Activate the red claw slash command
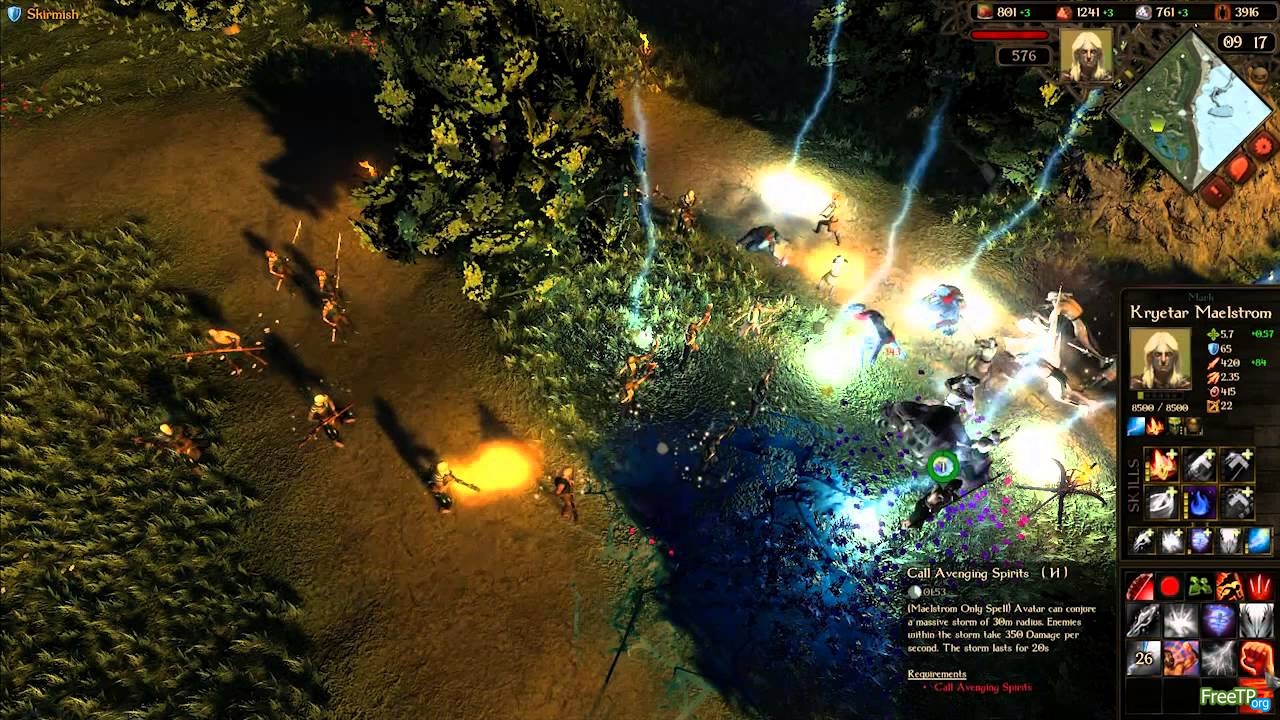This screenshot has width=1280, height=720. [x=1259, y=587]
